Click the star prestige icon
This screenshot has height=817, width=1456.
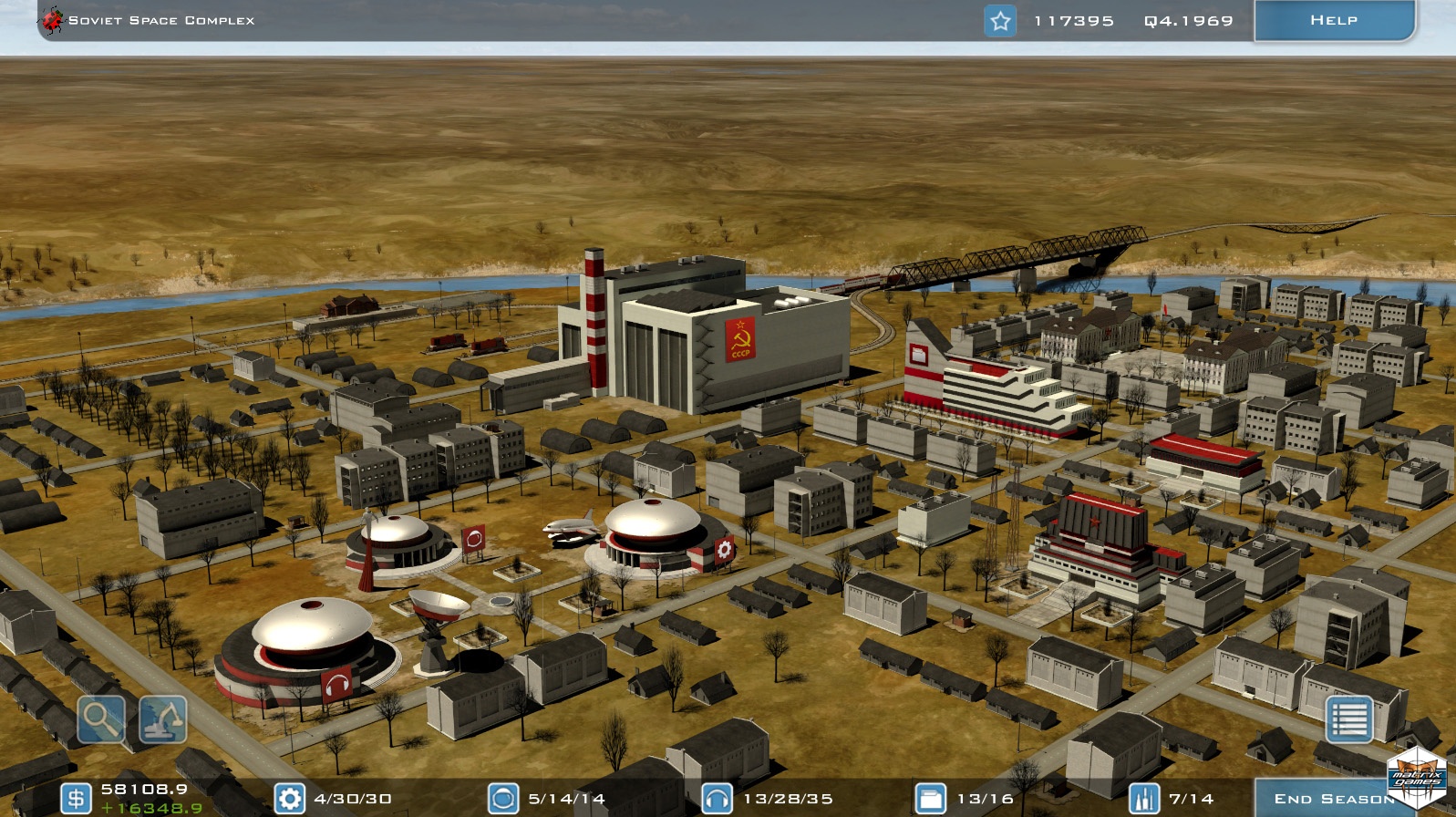1000,21
